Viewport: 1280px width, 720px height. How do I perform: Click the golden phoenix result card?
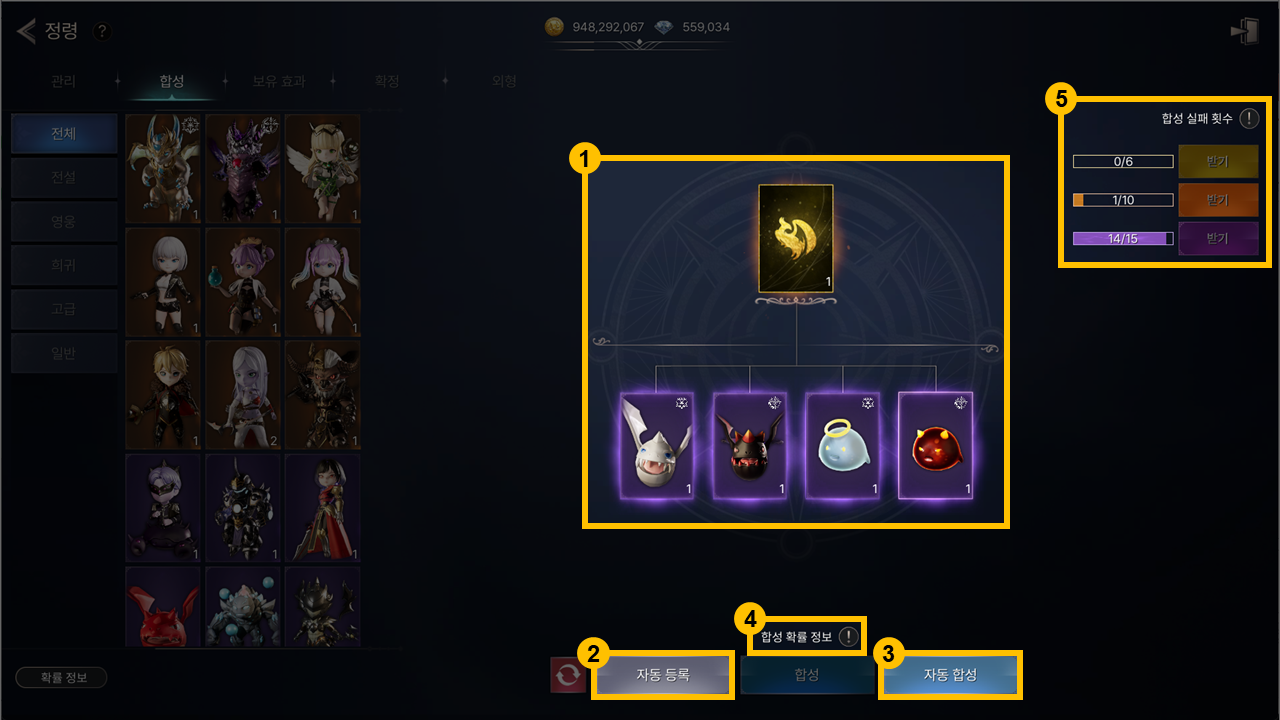tap(796, 239)
